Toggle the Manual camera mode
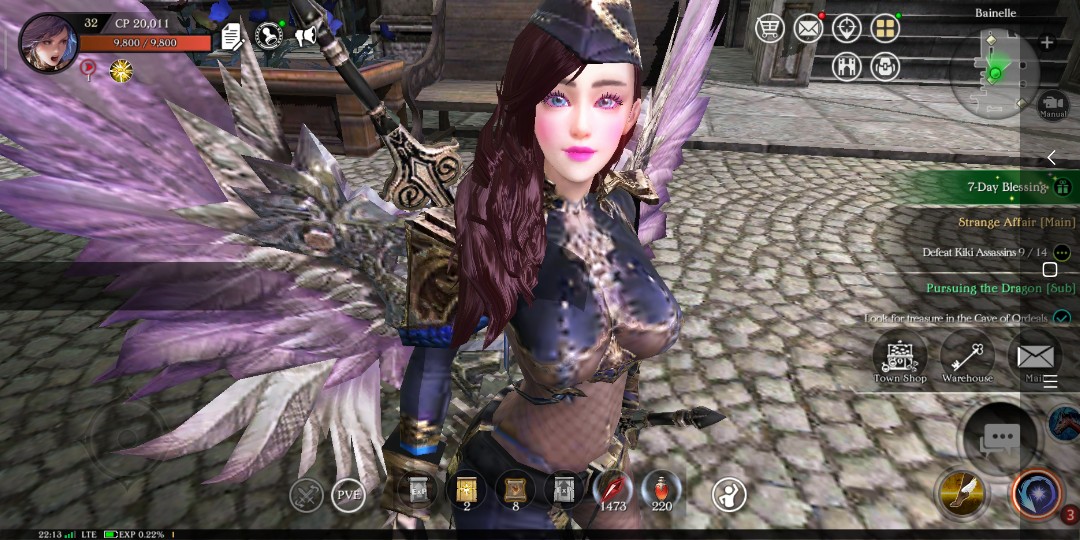Screen dimensions: 1080x540 [x=1053, y=104]
